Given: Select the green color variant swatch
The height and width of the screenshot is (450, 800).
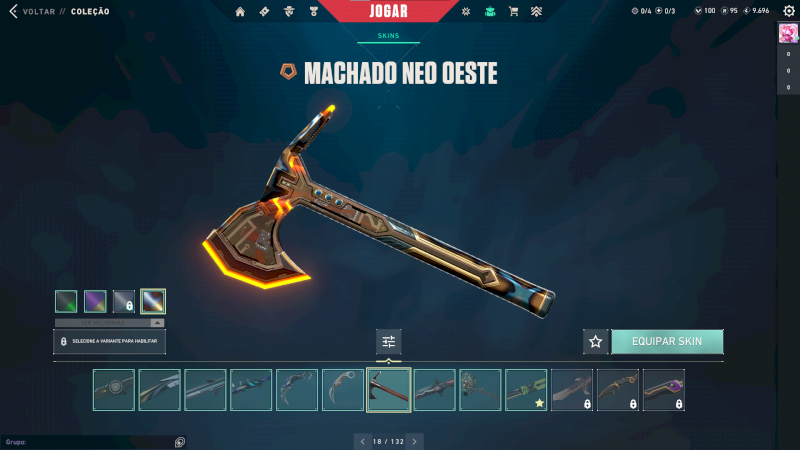Looking at the screenshot, I should pos(66,301).
